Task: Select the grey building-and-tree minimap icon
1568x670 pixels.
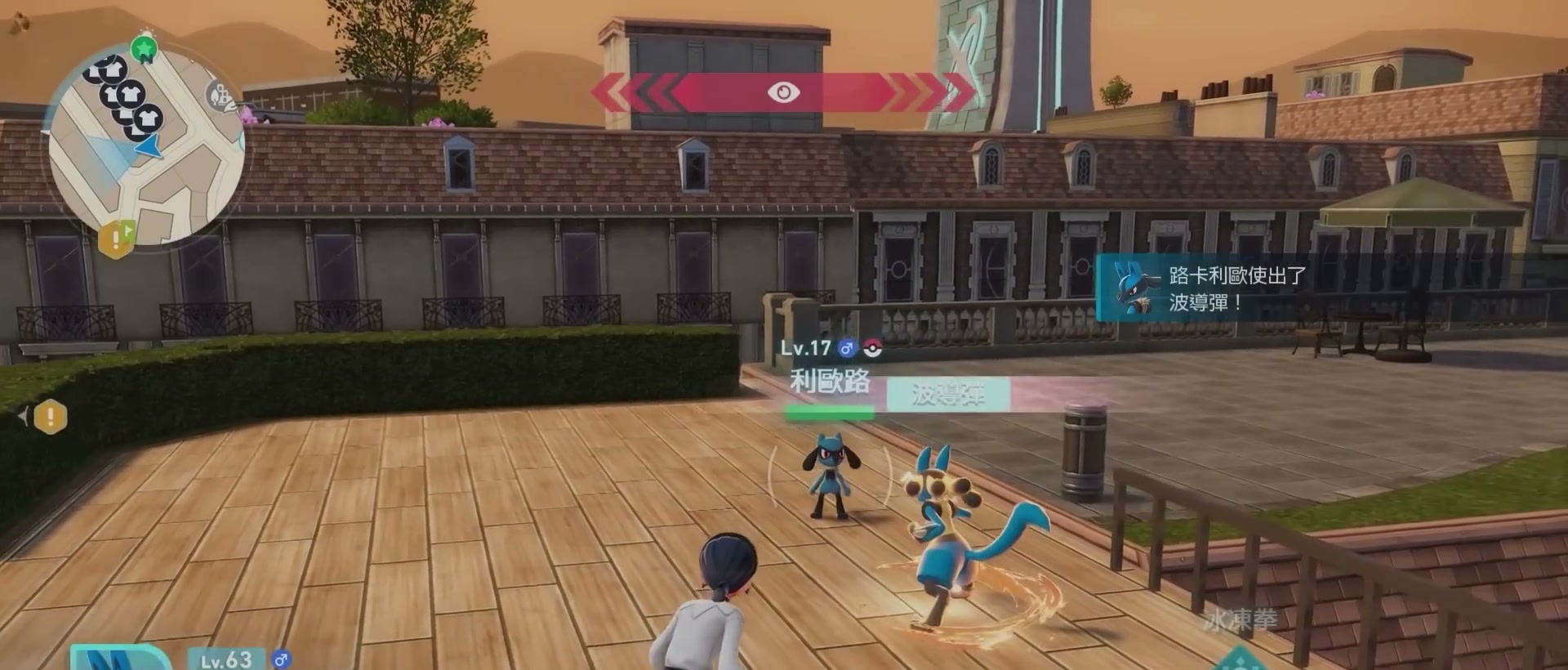Action: click(x=218, y=96)
